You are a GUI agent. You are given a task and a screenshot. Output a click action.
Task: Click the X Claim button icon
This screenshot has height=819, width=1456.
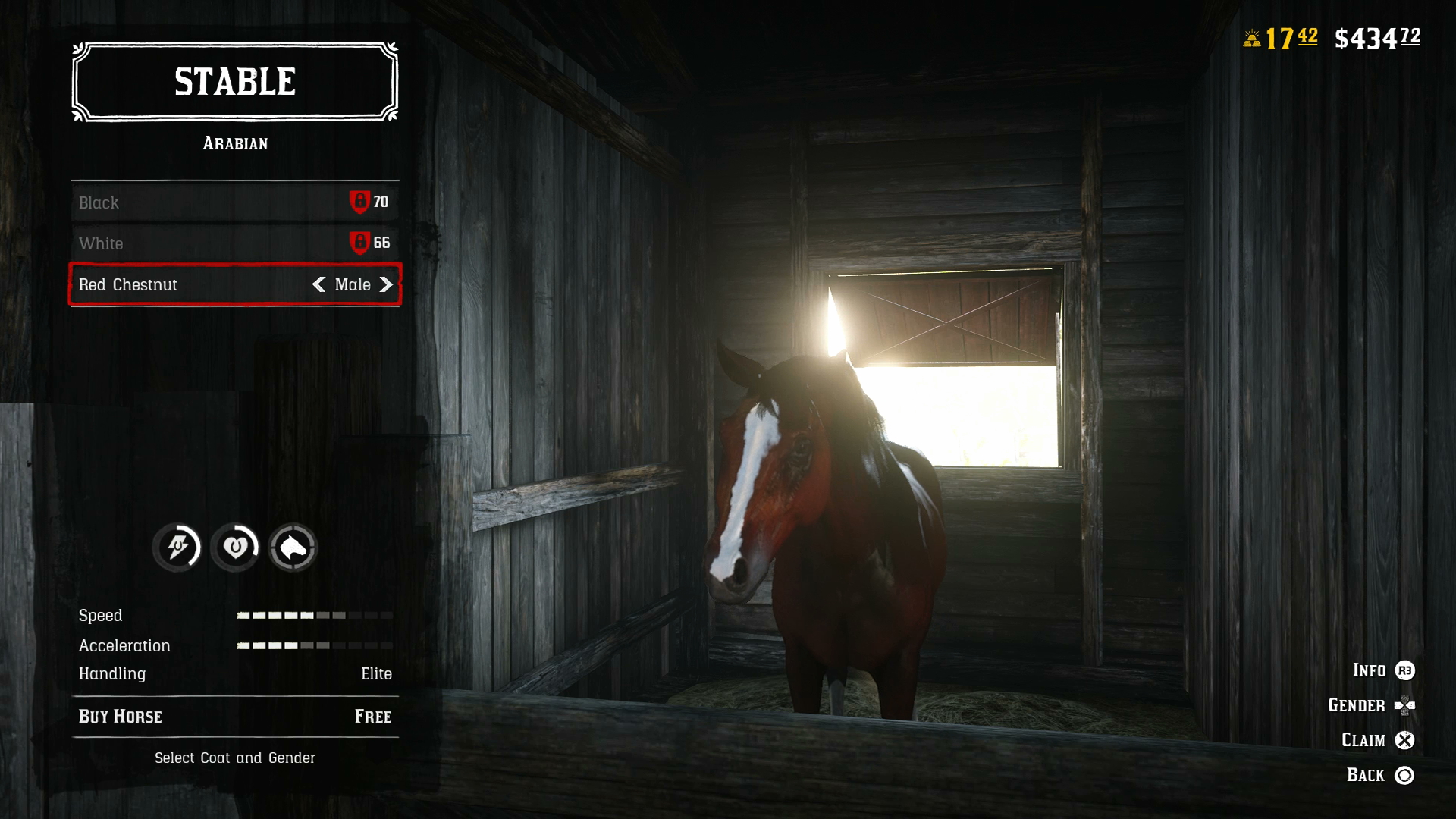click(1405, 740)
